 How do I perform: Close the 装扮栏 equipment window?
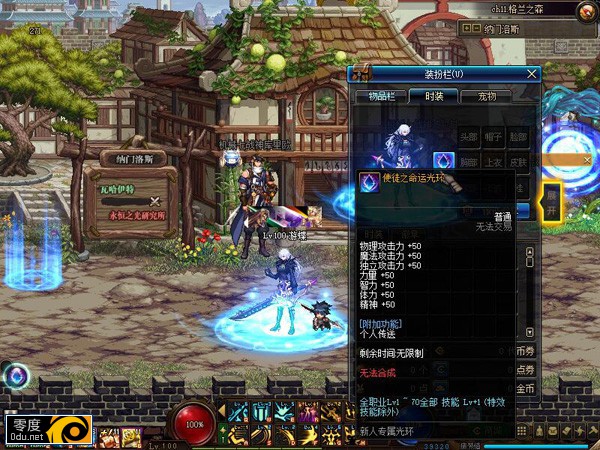pos(532,73)
